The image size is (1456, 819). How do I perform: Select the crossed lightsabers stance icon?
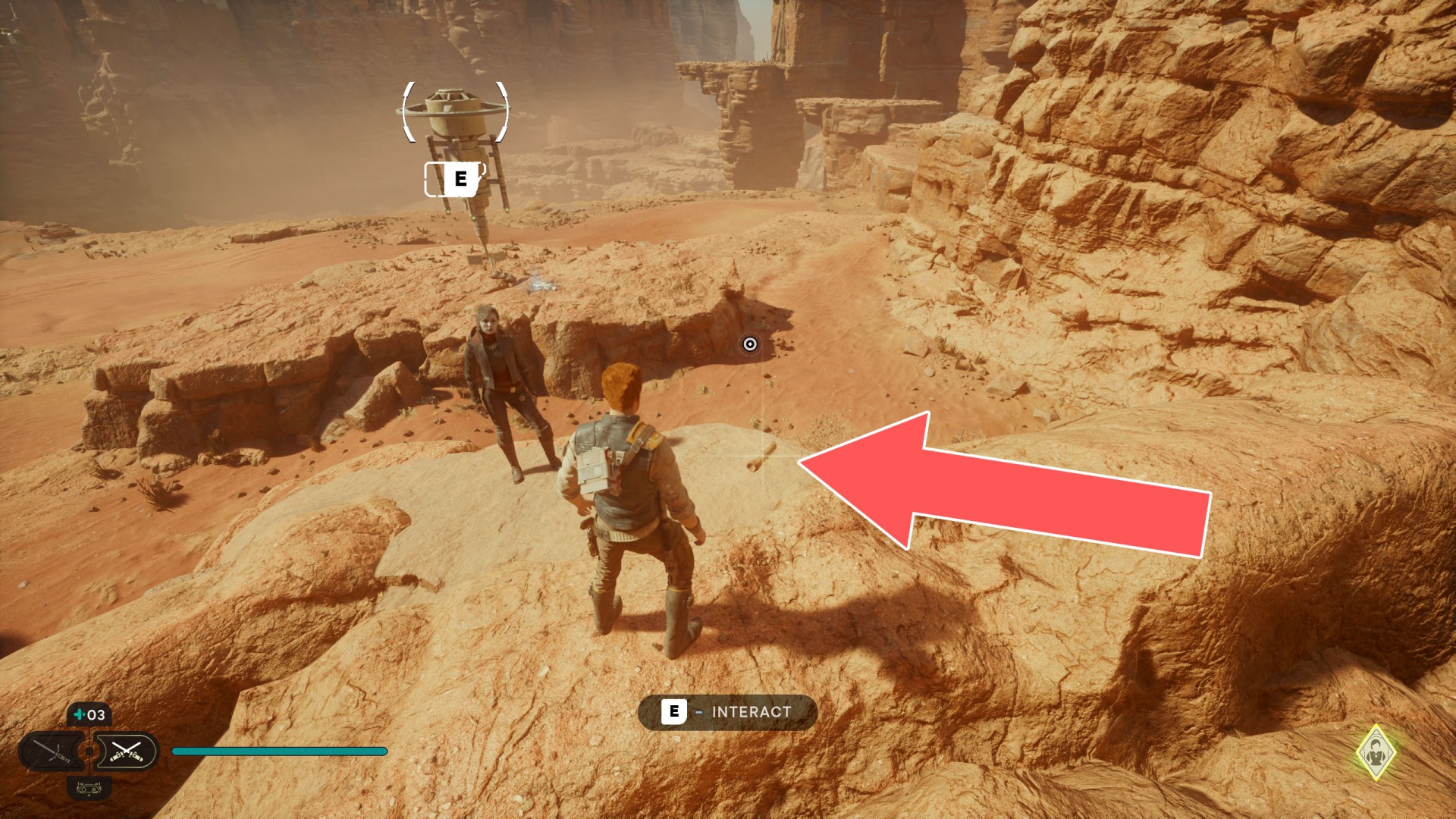(x=126, y=752)
